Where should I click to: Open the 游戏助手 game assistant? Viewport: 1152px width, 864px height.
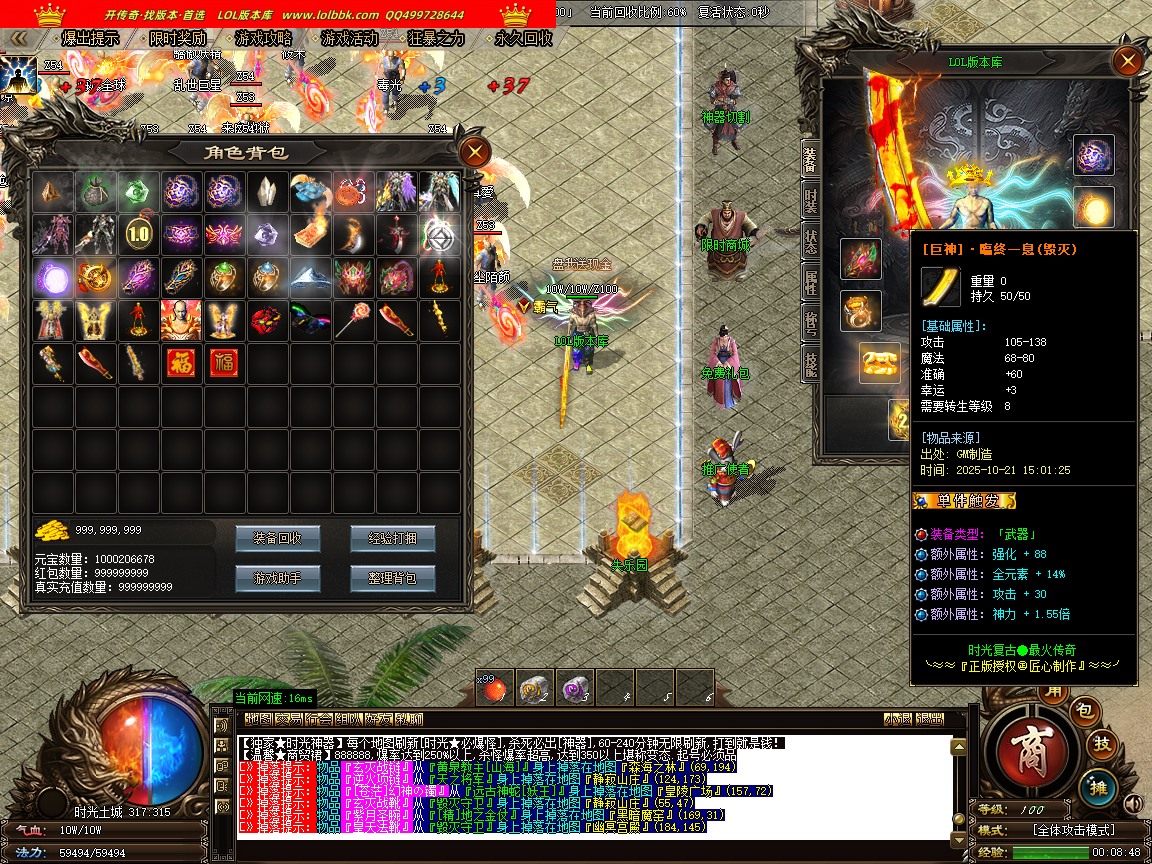click(276, 578)
